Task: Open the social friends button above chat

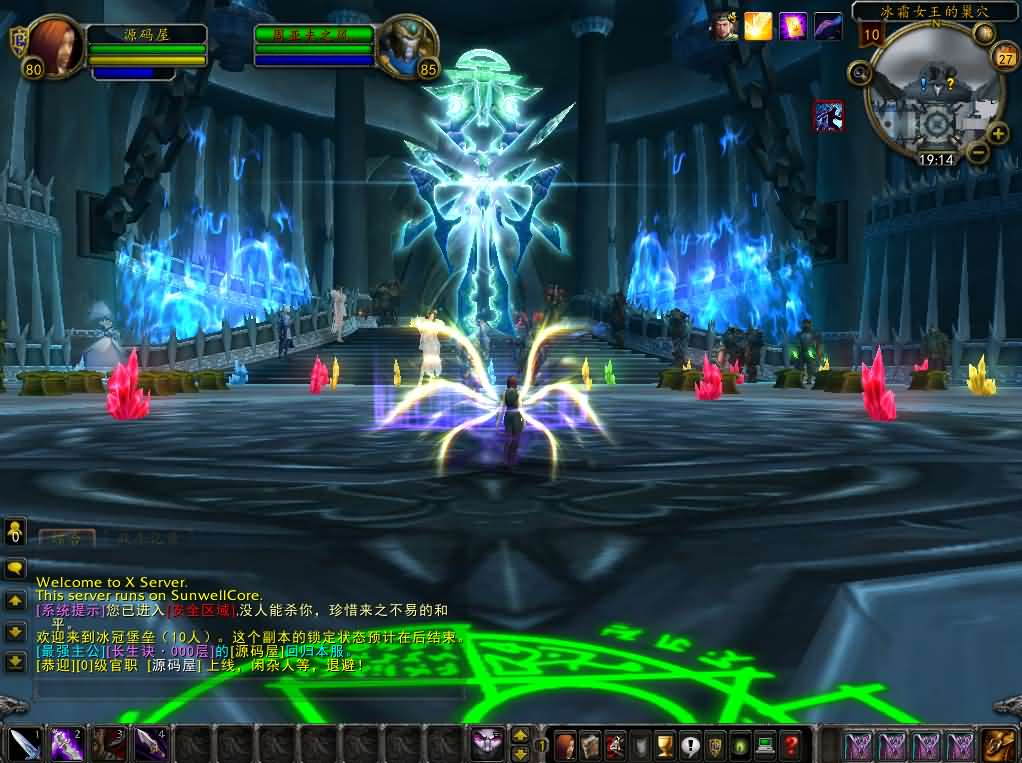Action: [15, 530]
